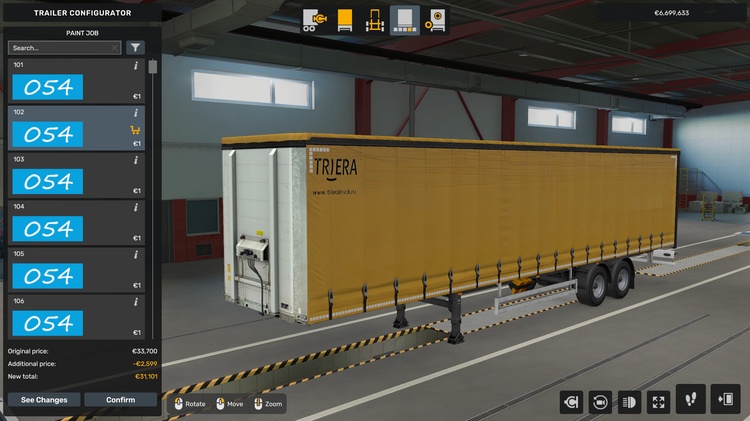Toggle the trailer headlights icon
750x421 pixels.
point(629,402)
